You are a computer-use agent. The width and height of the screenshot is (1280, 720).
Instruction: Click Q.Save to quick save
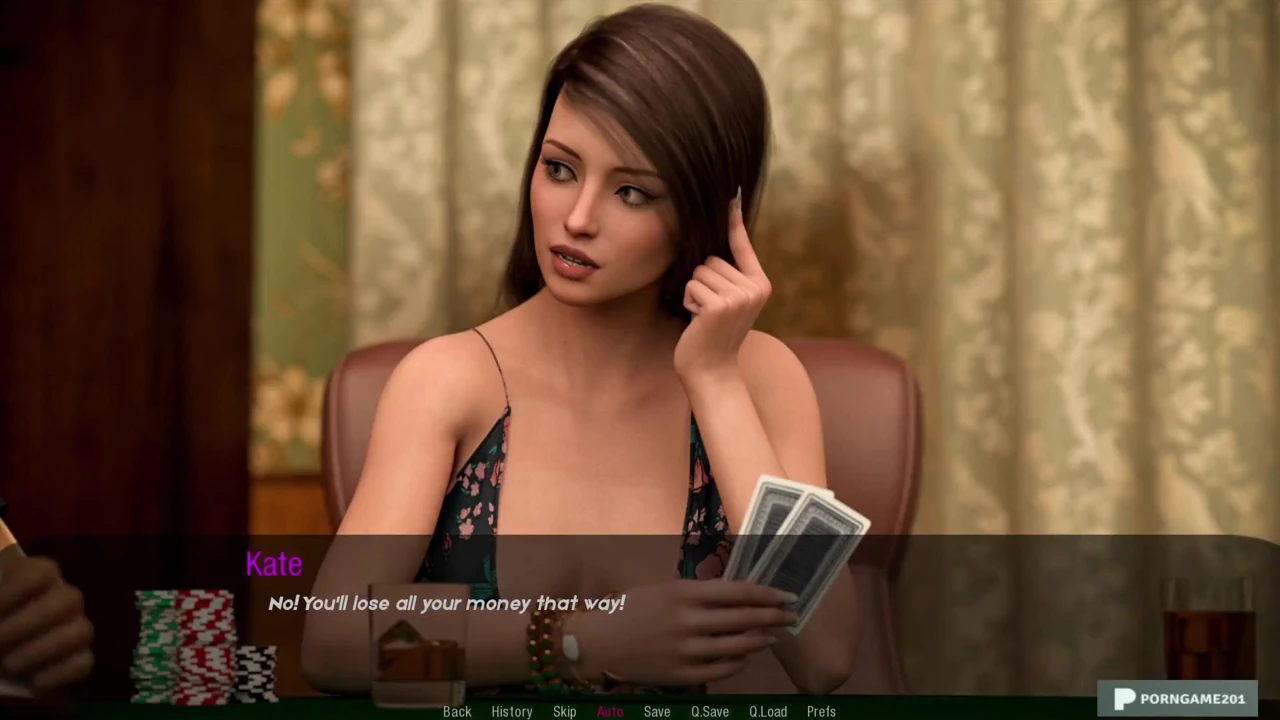[710, 711]
